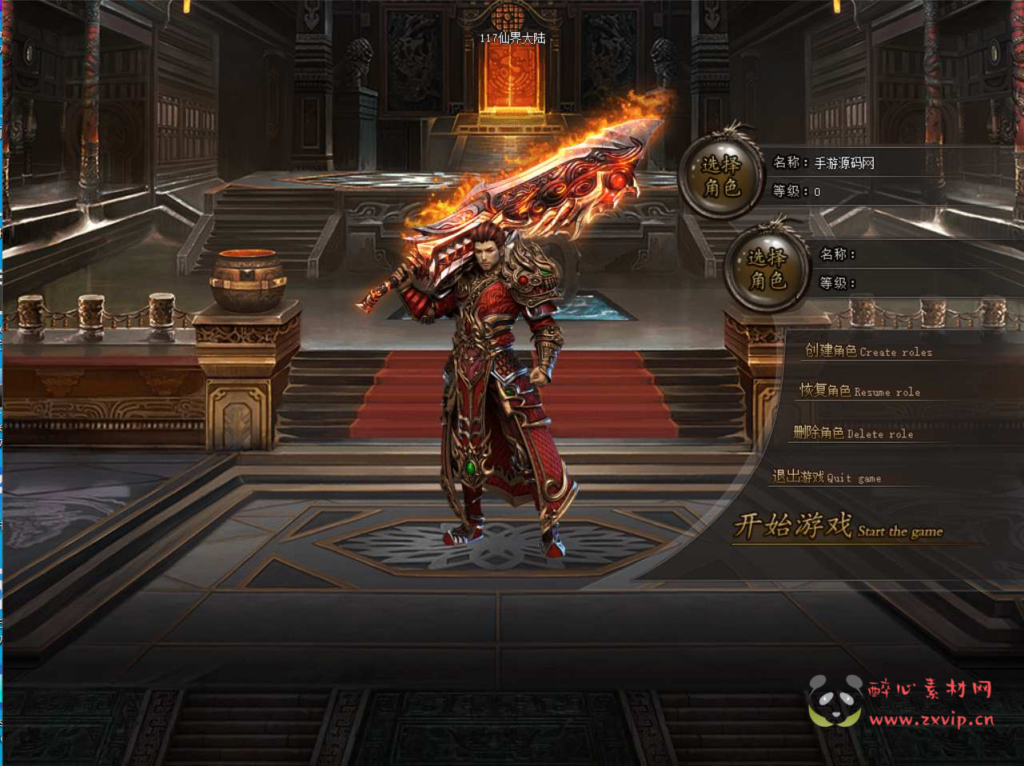Choose Resume role entry

point(859,391)
